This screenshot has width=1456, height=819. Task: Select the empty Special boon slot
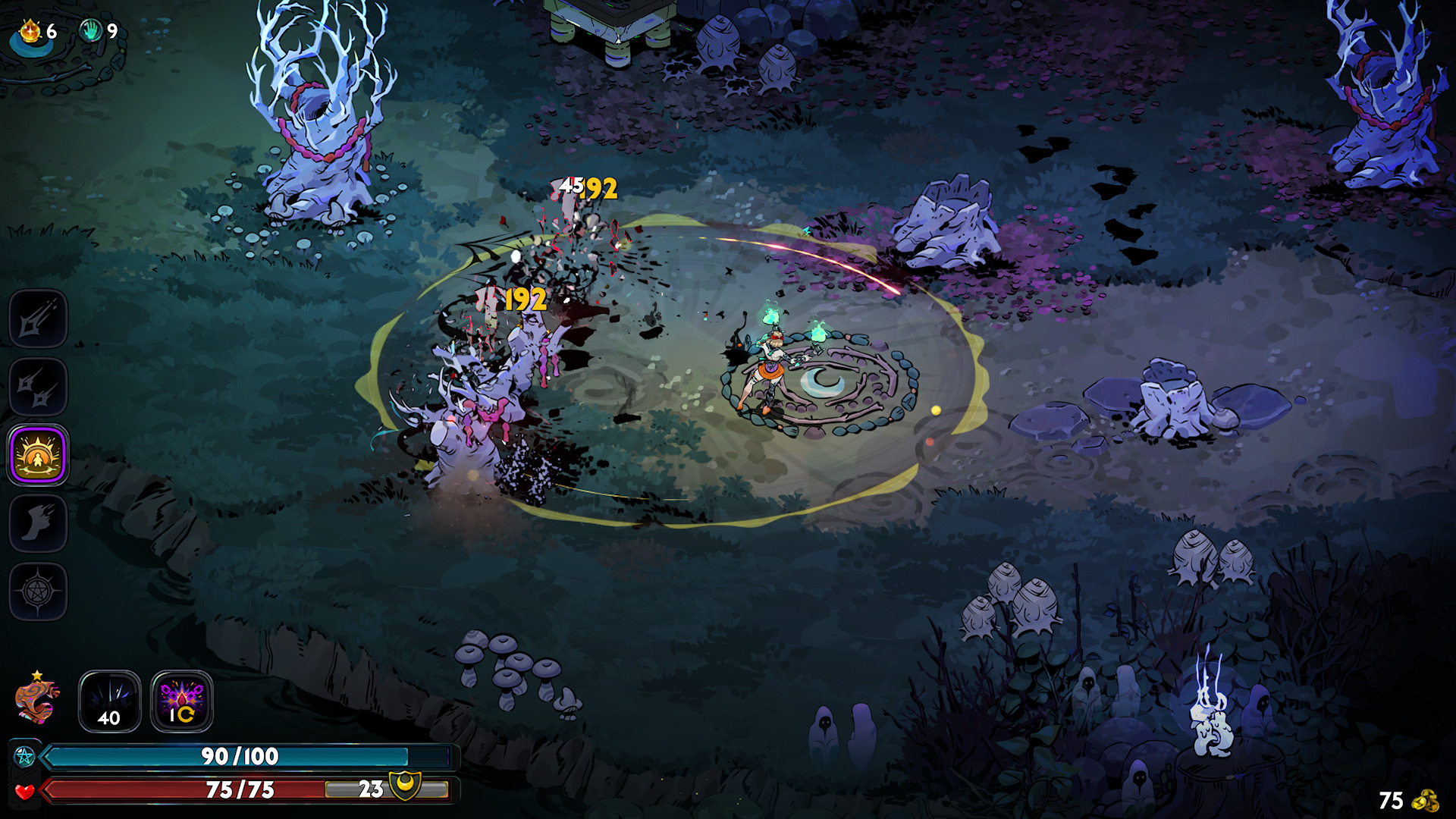coord(38,387)
